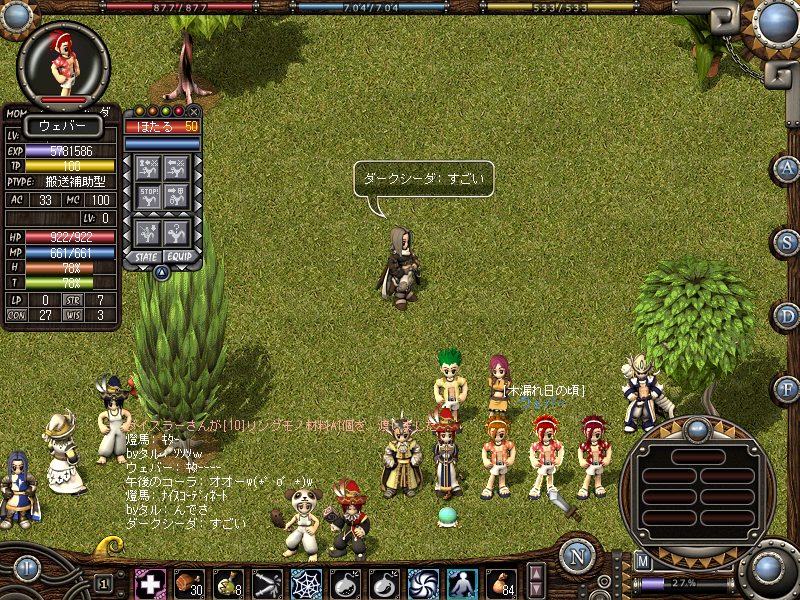Screen dimensions: 800x600
Task: Select the human silhouette skill slot
Action: (x=462, y=582)
